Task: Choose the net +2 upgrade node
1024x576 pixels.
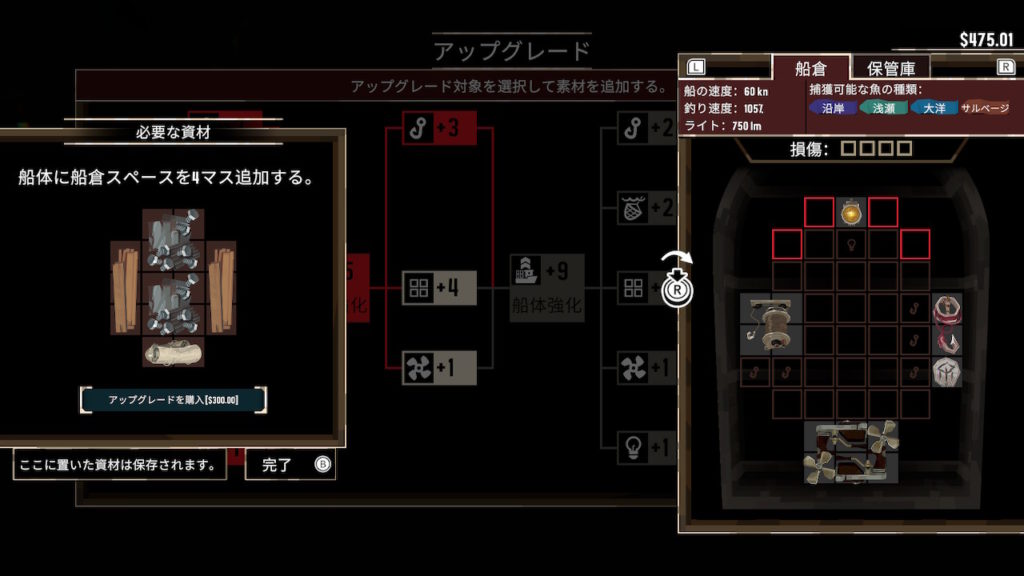Action: (x=645, y=208)
